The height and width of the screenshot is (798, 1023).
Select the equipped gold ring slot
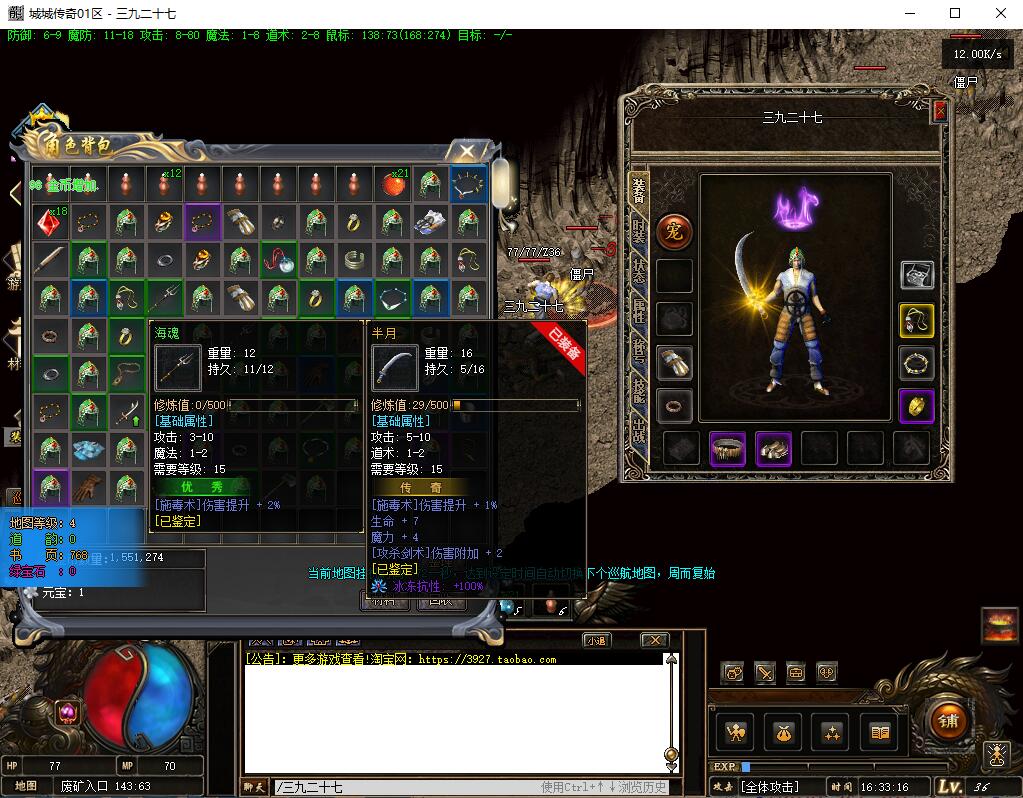point(916,405)
